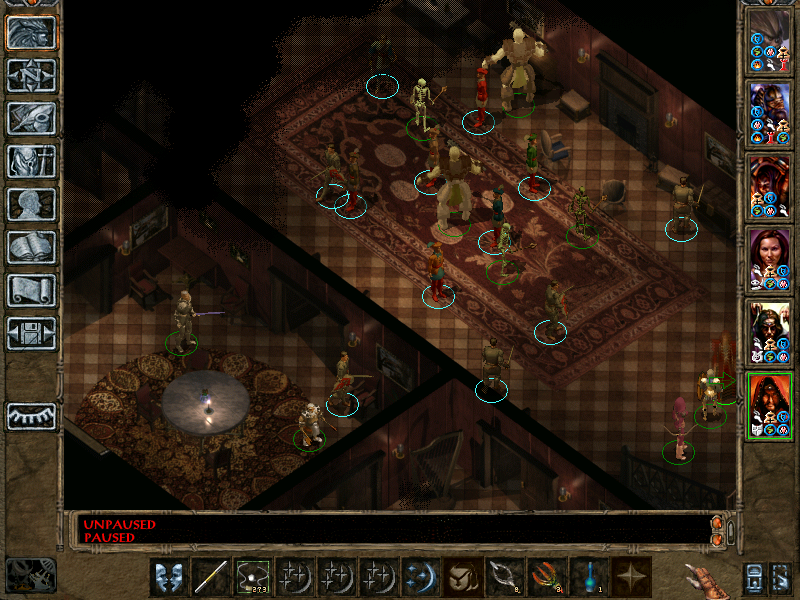Click the rest eyelid button
This screenshot has height=600, width=800.
pos(32,415)
